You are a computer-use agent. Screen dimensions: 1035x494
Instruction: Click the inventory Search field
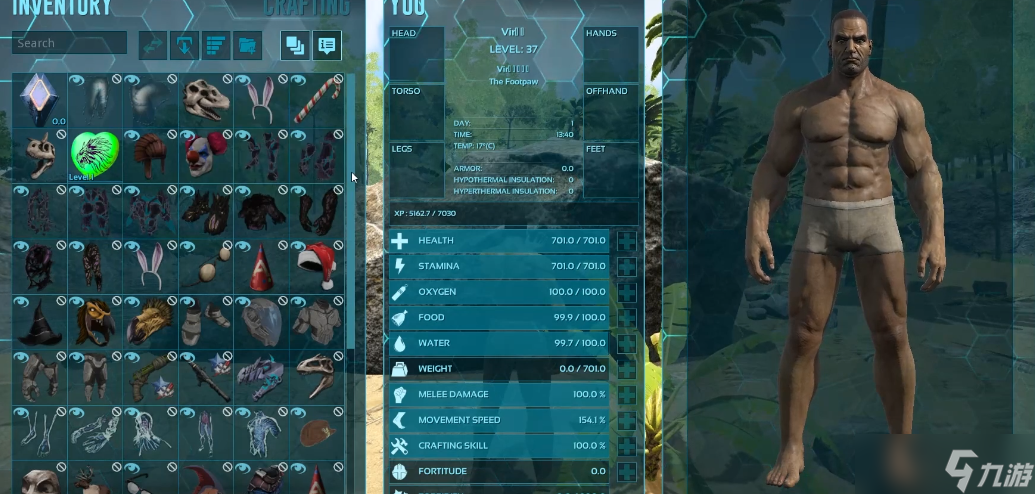[x=69, y=43]
